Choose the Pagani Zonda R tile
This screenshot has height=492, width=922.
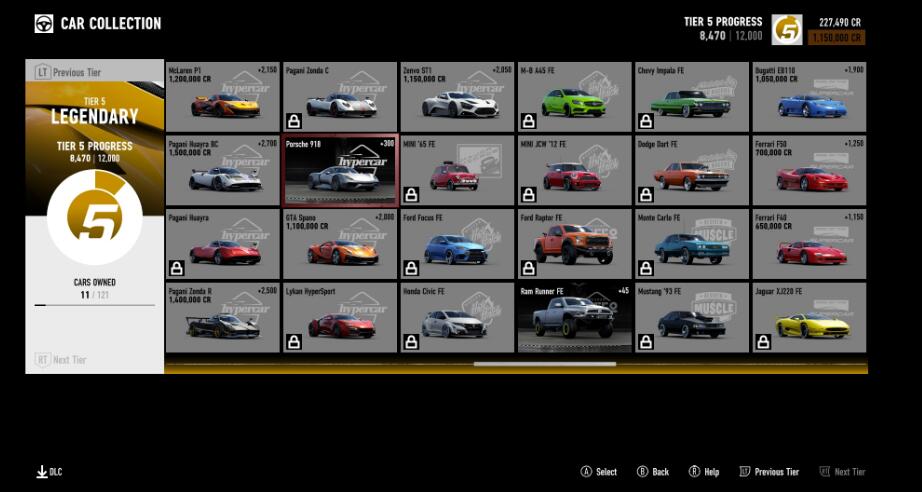point(223,317)
